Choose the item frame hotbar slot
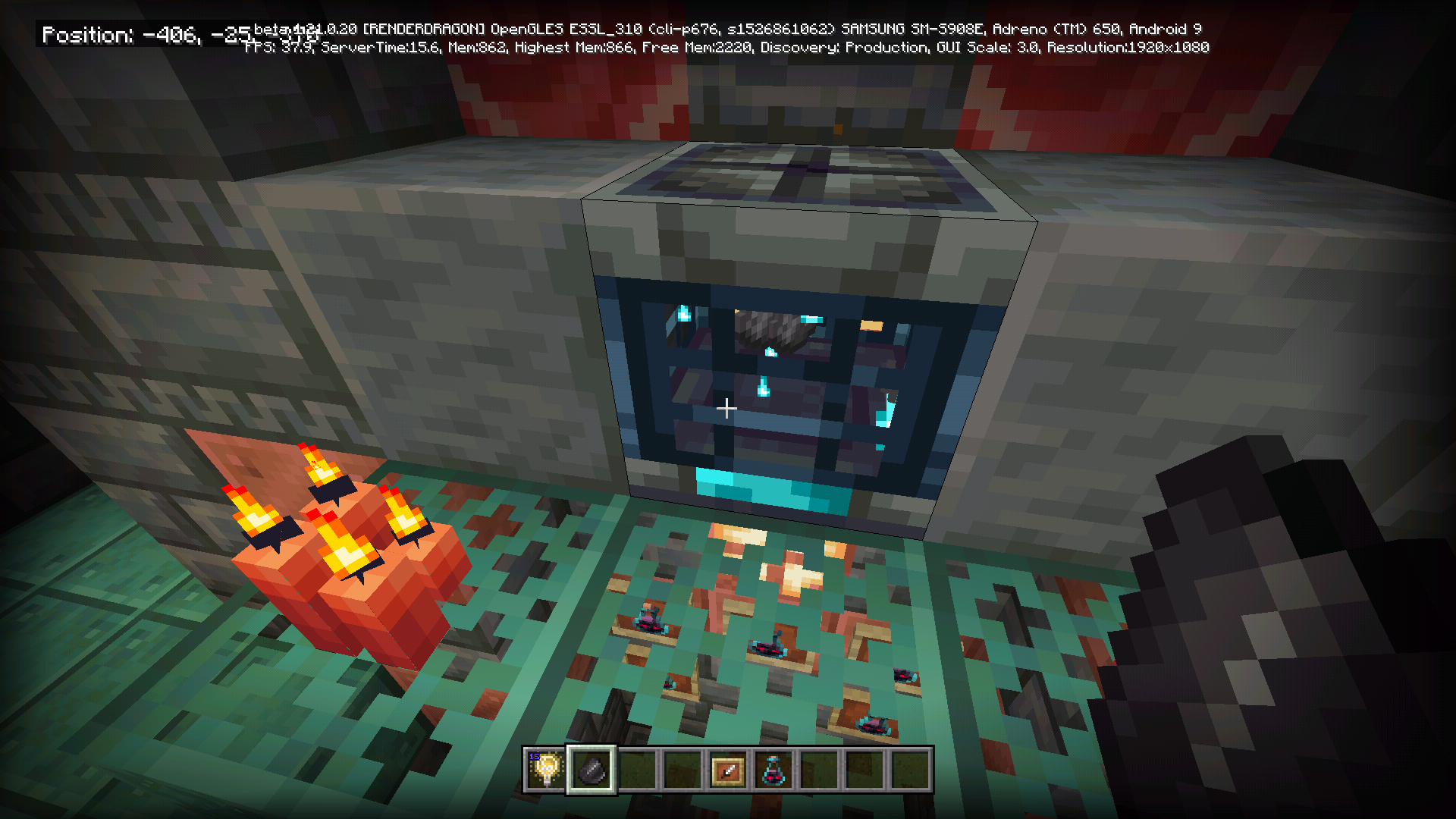 click(x=728, y=770)
